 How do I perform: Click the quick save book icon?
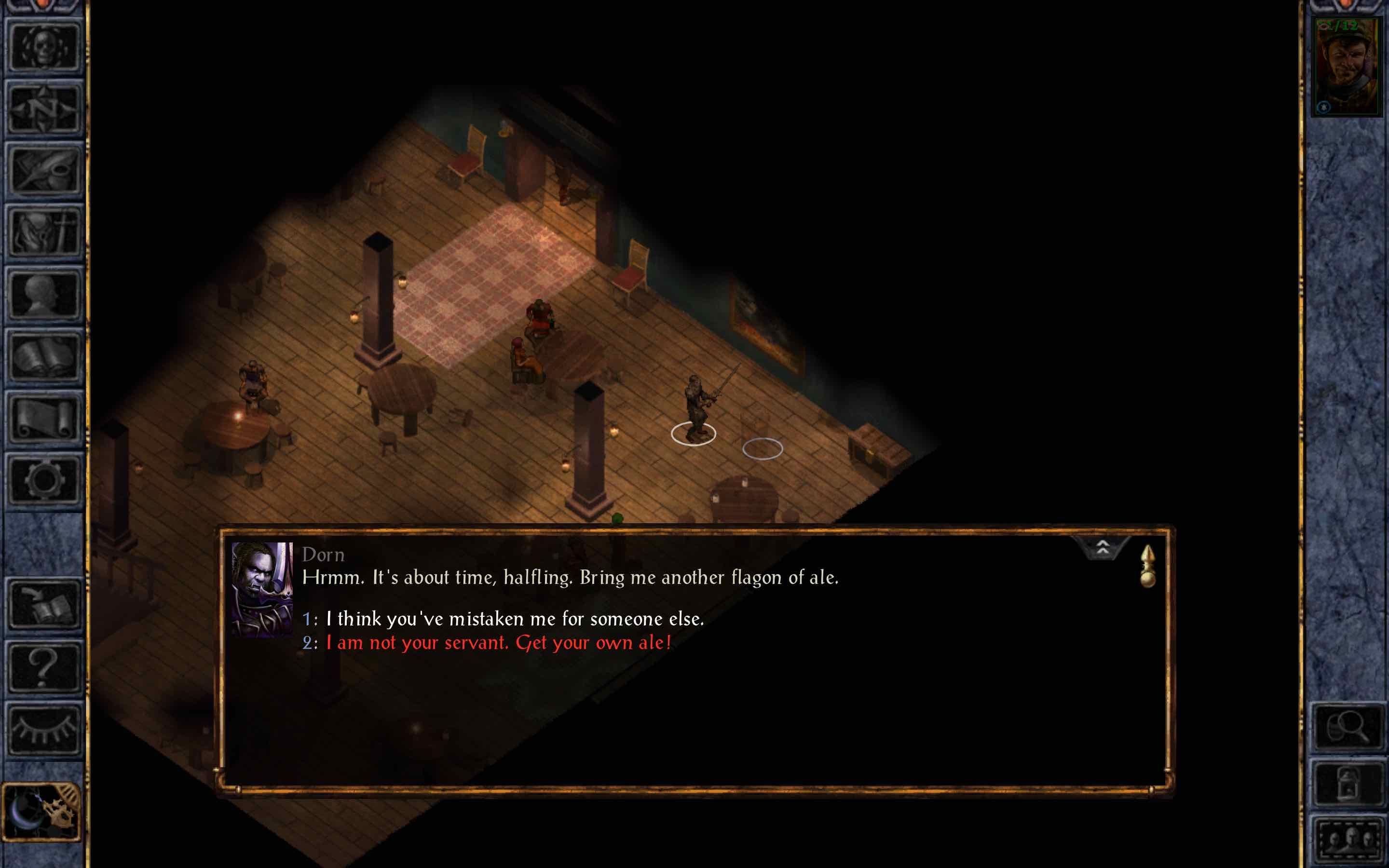pos(43,605)
